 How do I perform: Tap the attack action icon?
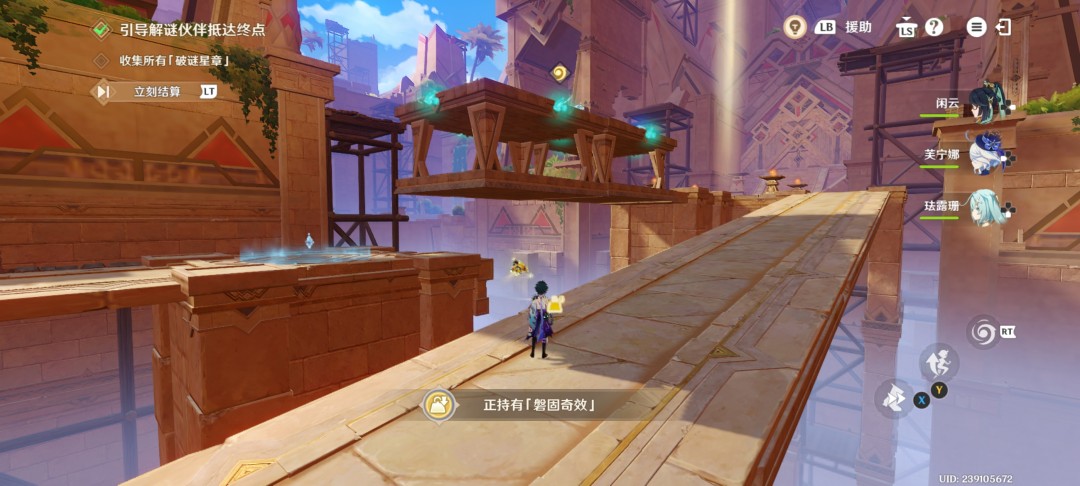894,398
